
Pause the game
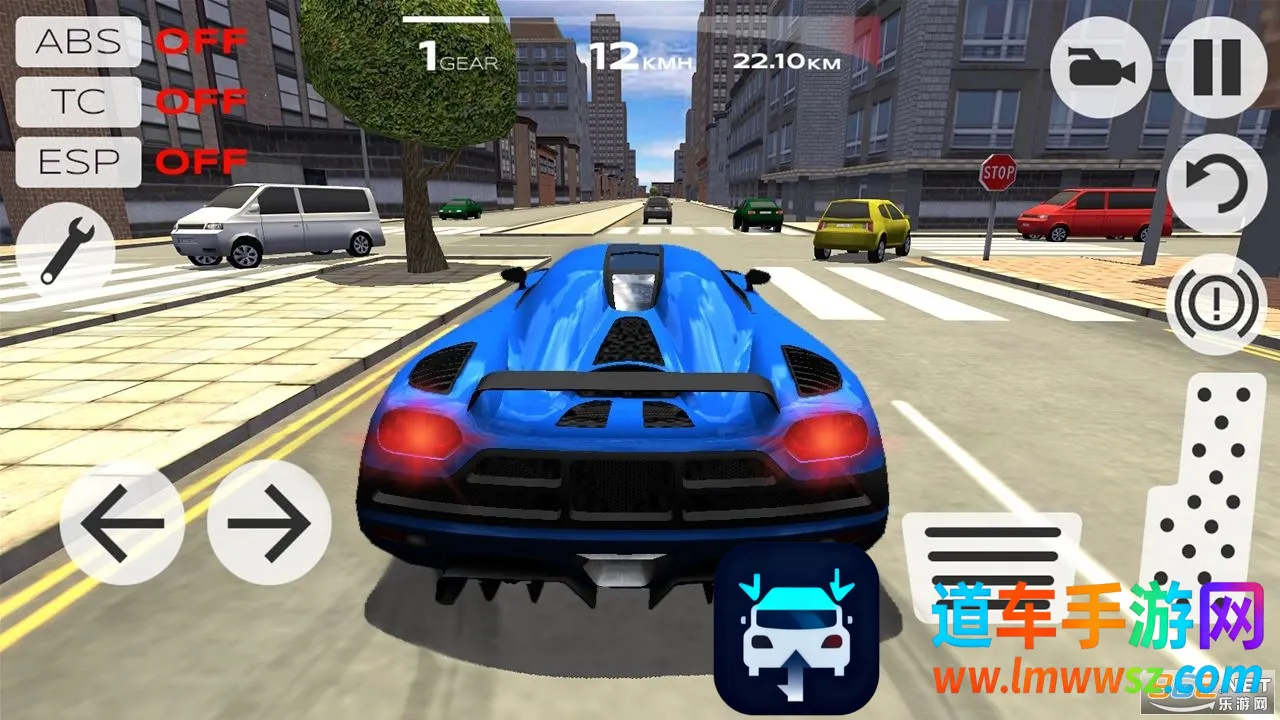click(x=1217, y=68)
